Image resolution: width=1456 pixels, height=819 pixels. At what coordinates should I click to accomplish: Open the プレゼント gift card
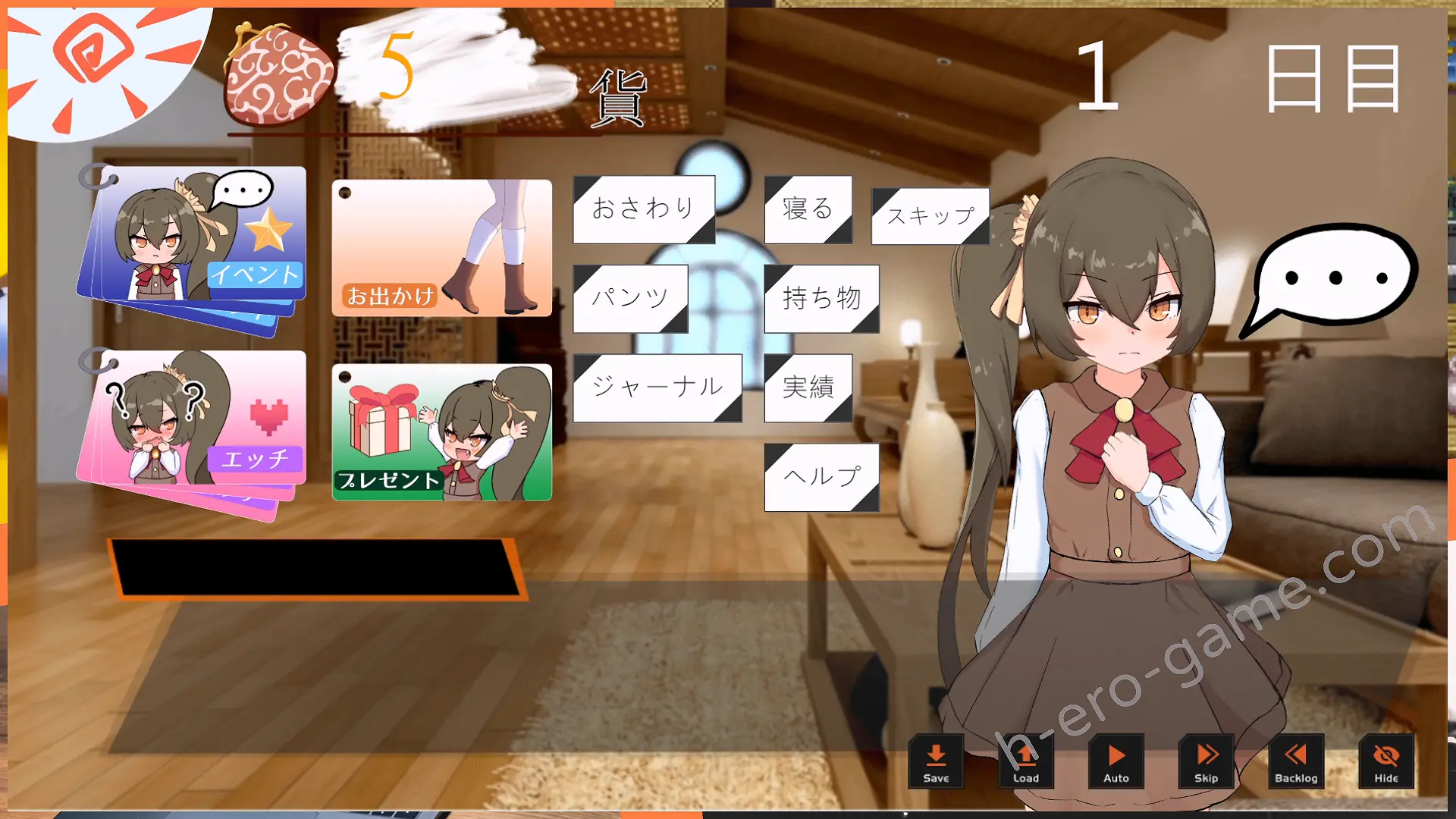pos(441,432)
